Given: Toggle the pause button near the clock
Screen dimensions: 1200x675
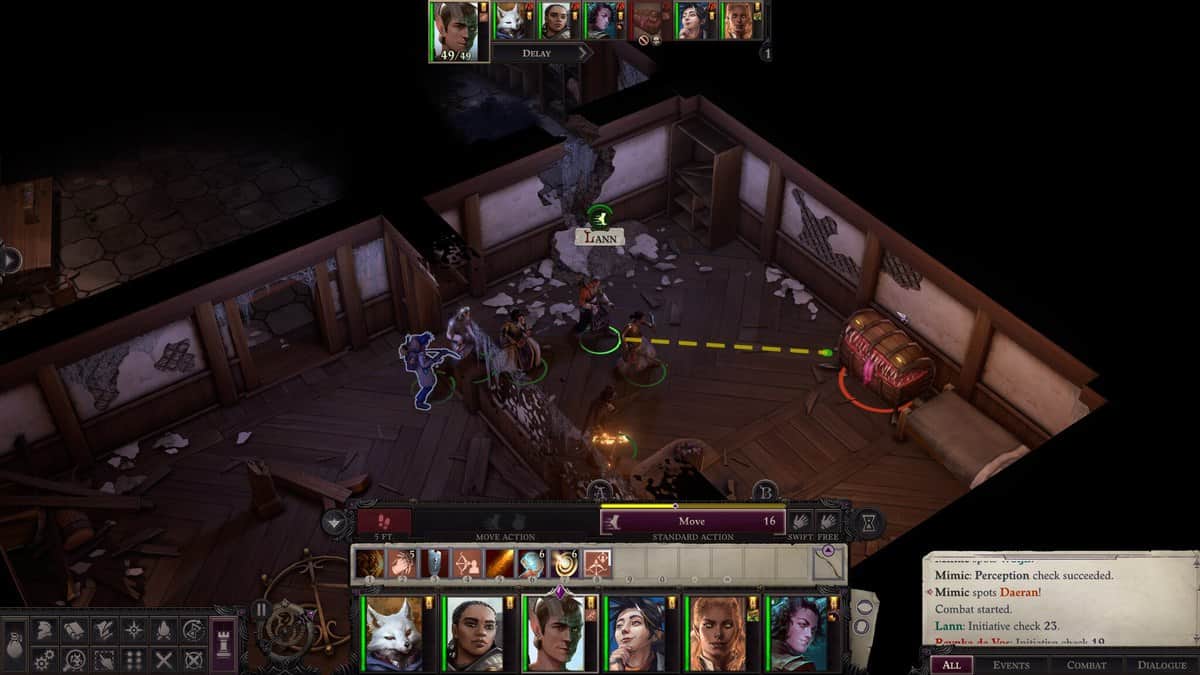Looking at the screenshot, I should pyautogui.click(x=262, y=609).
